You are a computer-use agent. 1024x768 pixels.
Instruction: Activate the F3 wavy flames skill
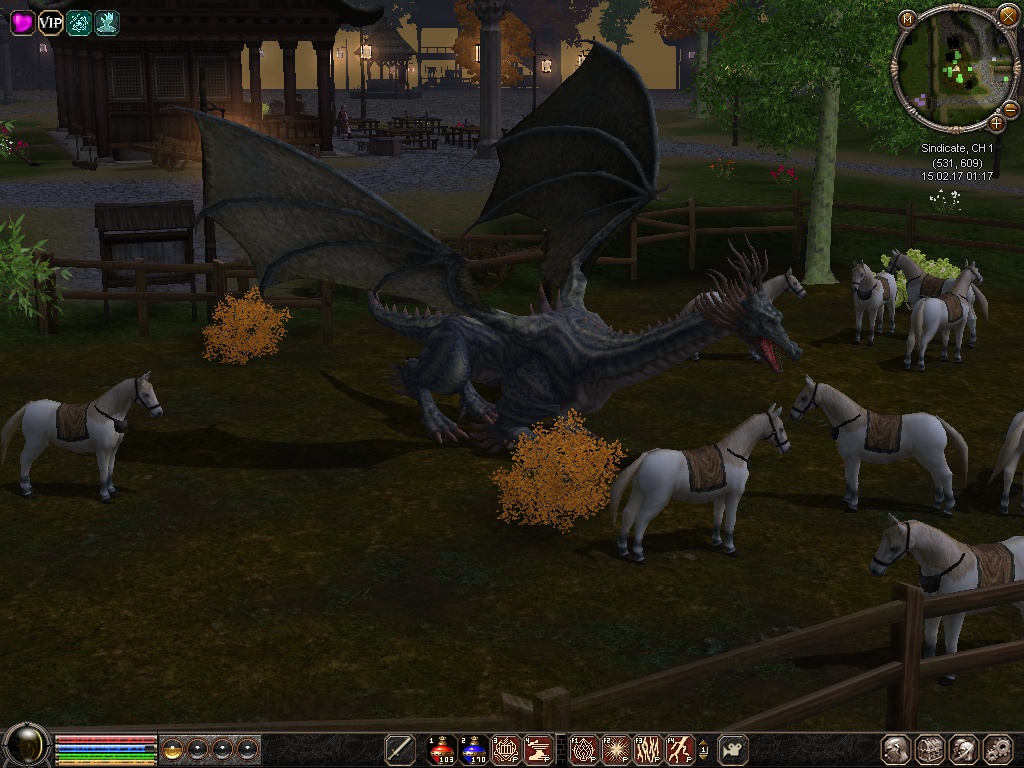(648, 749)
